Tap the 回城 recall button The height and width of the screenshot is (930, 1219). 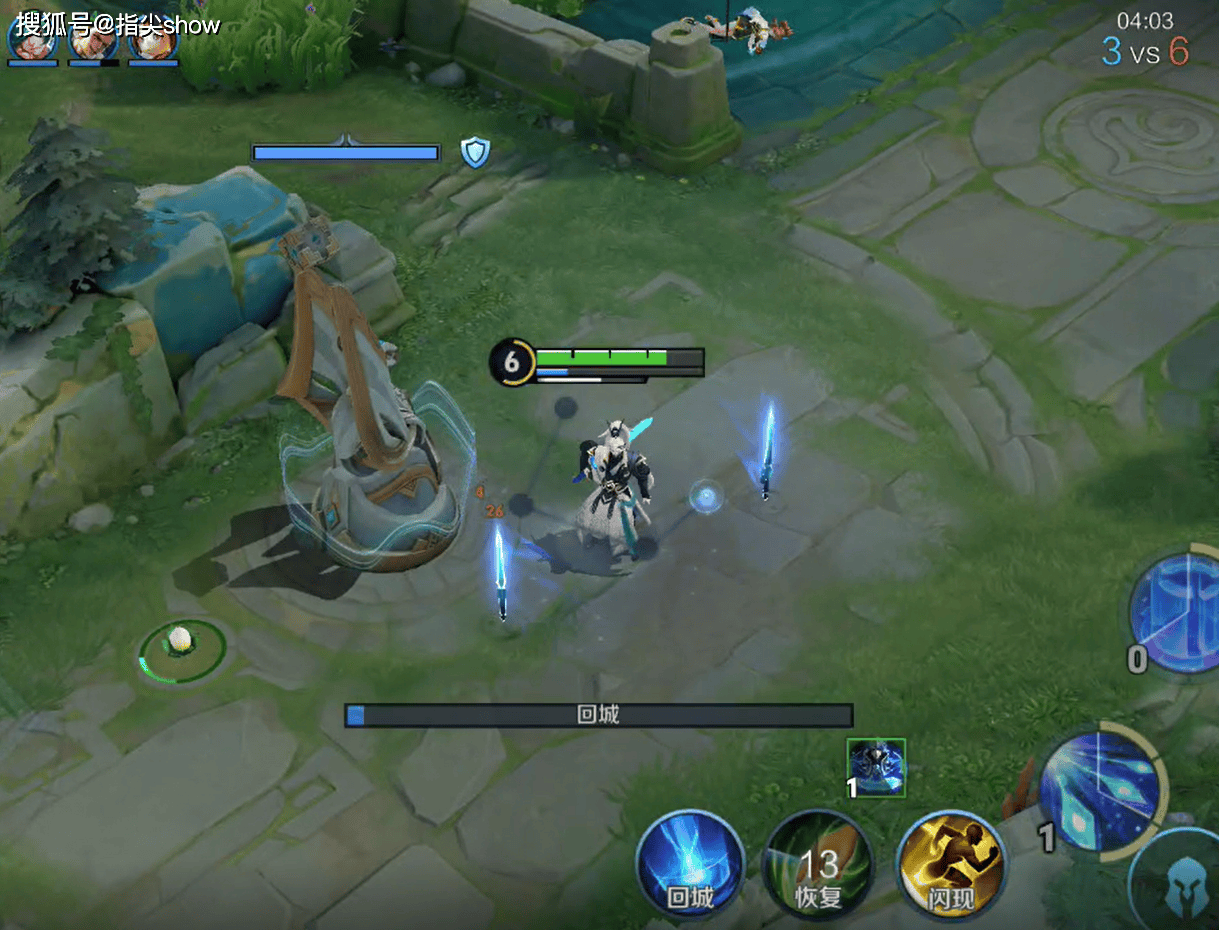(690, 864)
